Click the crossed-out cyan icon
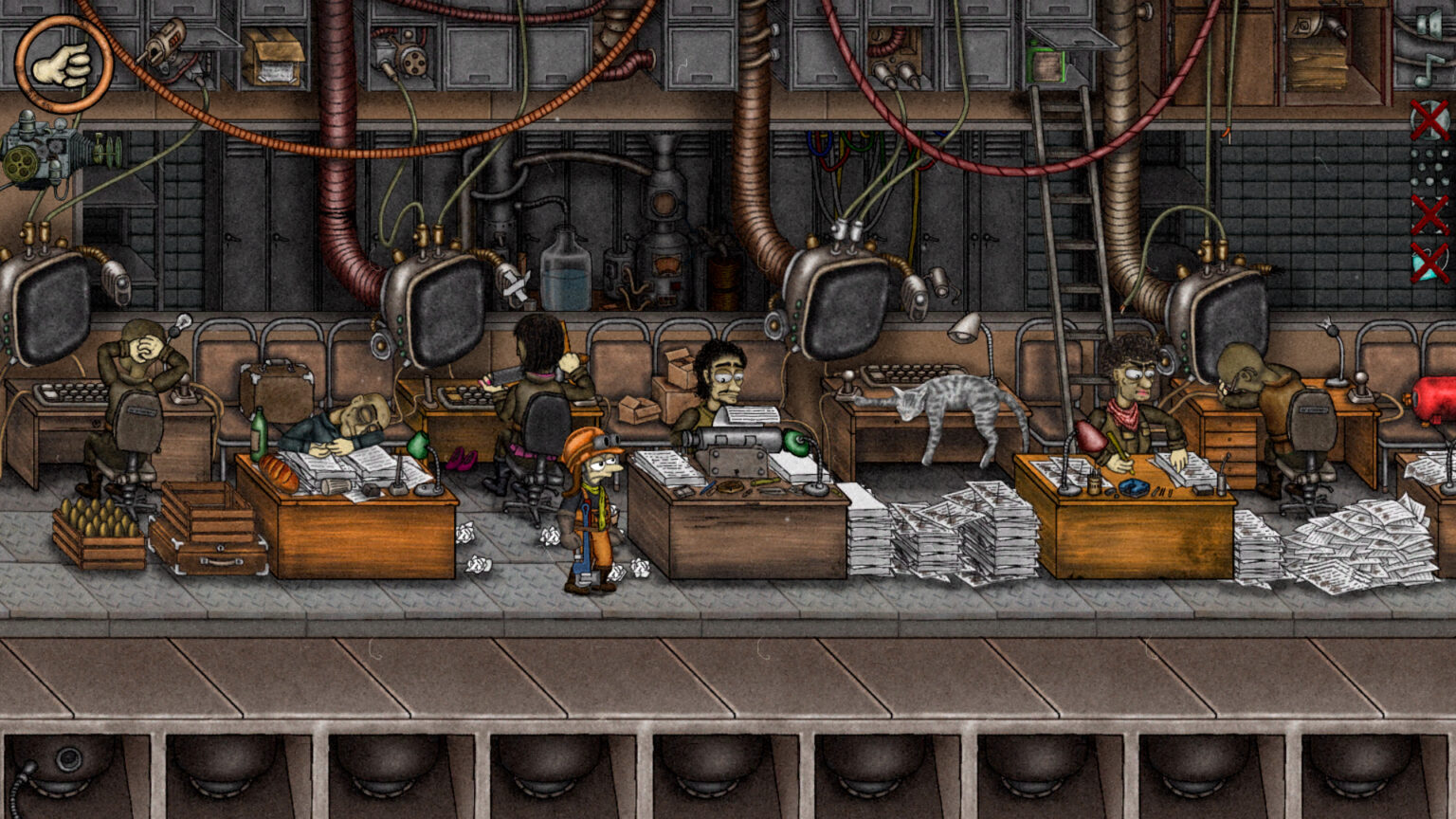The width and height of the screenshot is (1456, 819). 1429,263
